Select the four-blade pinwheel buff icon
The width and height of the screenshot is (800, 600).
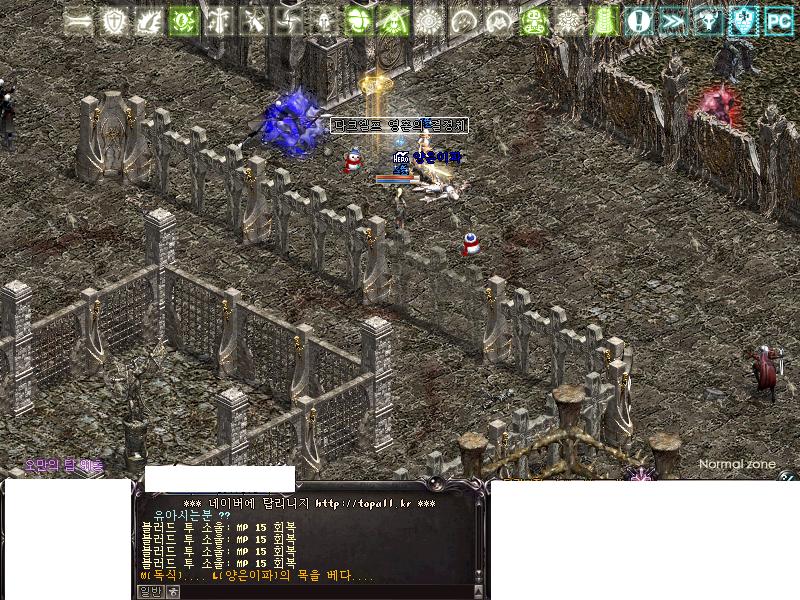[x=289, y=20]
